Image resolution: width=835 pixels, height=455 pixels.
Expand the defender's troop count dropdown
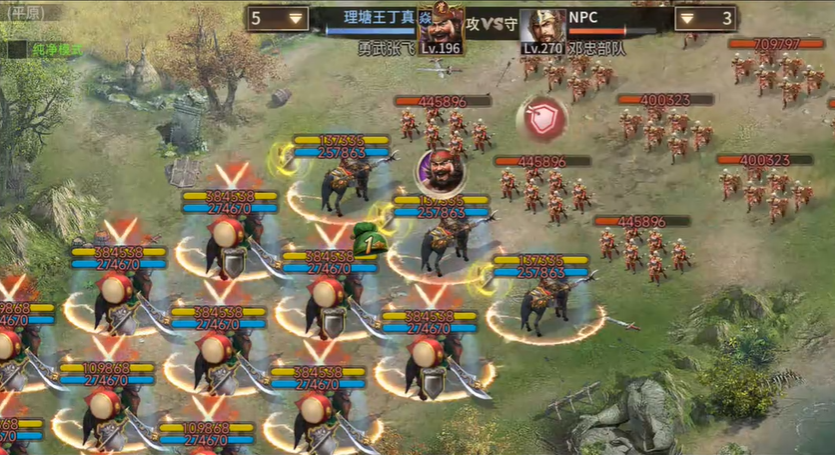688,18
